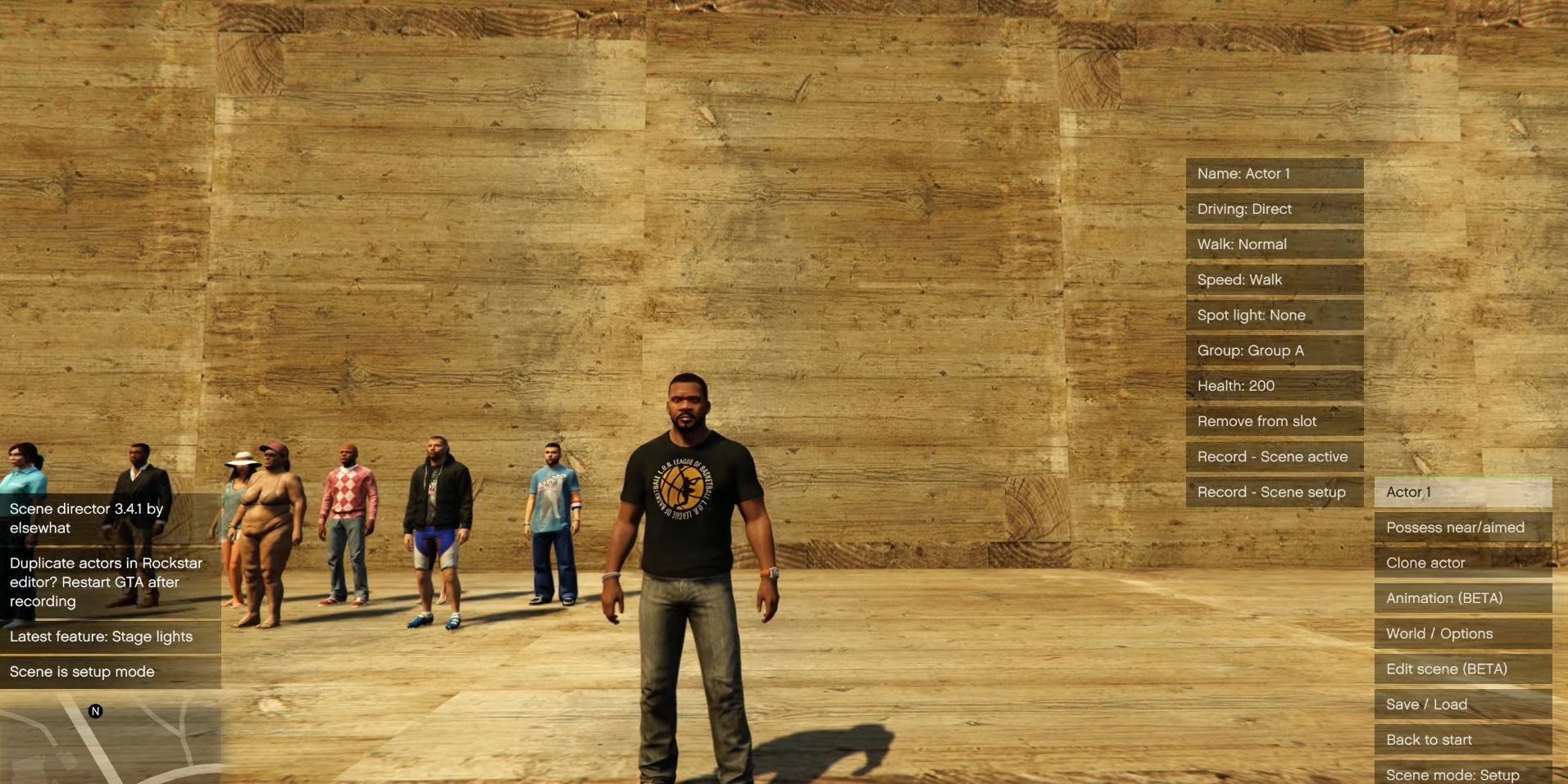This screenshot has width=1568, height=784.
Task: Toggle Scene mode: Setup
Action: pos(1463,773)
